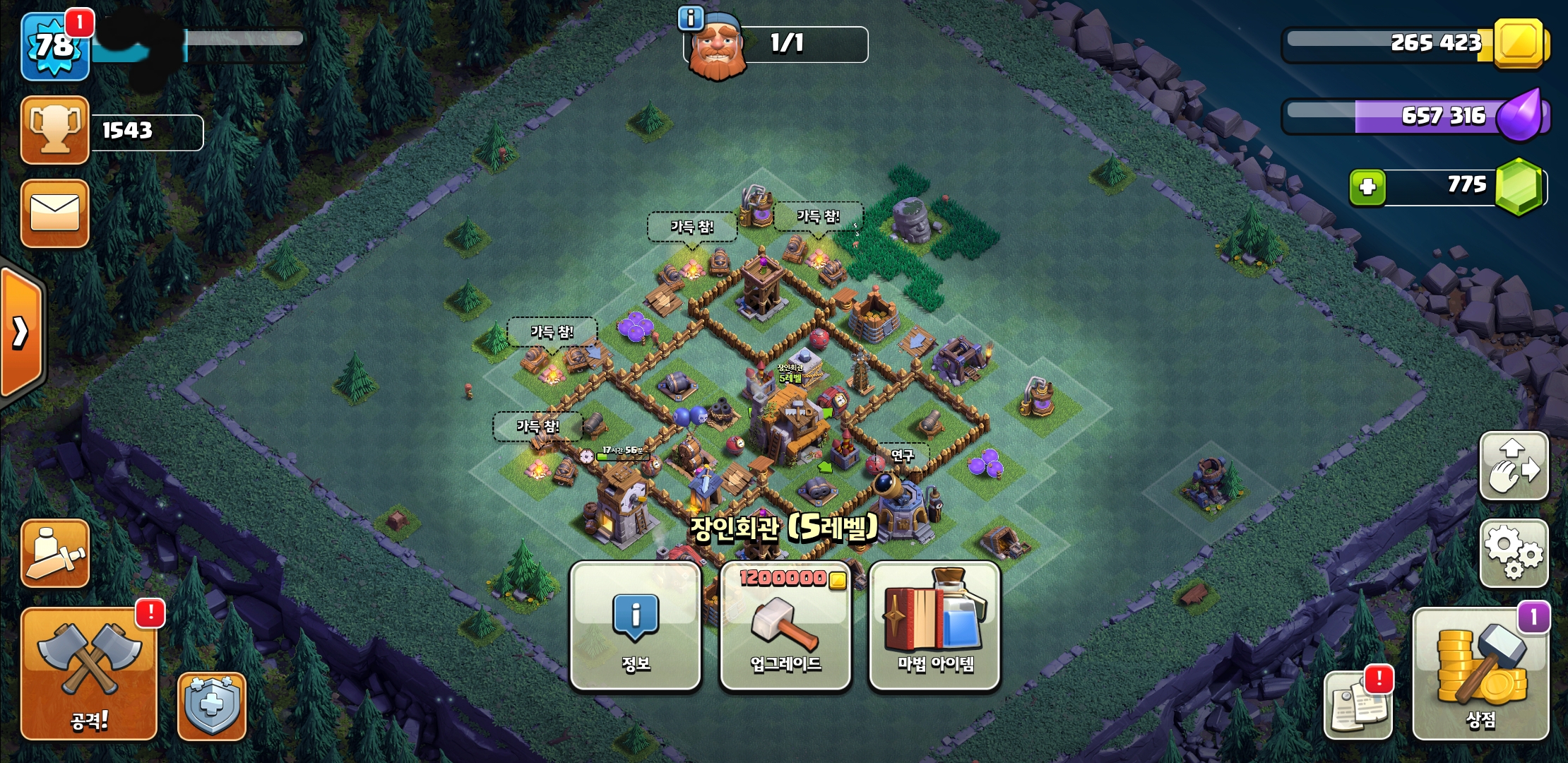Open the shield with plus icon

(x=211, y=706)
